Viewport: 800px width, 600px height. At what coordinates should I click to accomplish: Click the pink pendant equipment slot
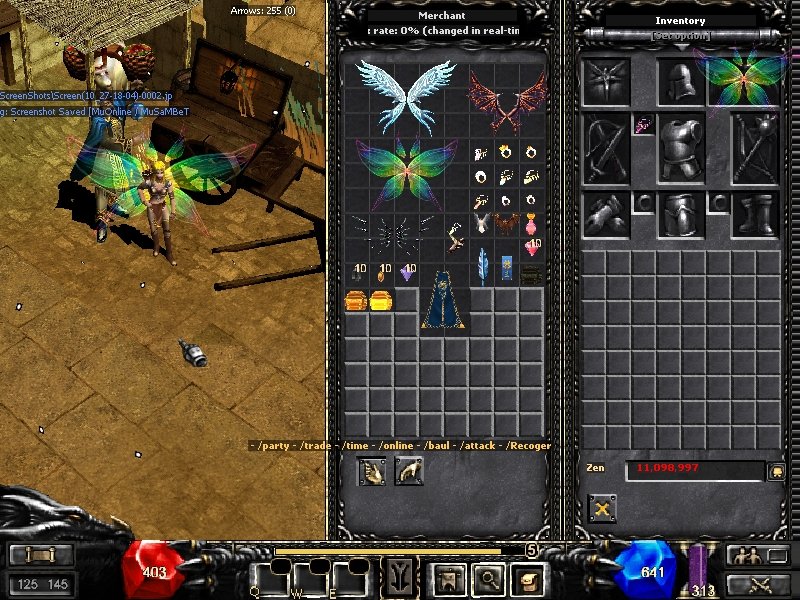point(643,124)
